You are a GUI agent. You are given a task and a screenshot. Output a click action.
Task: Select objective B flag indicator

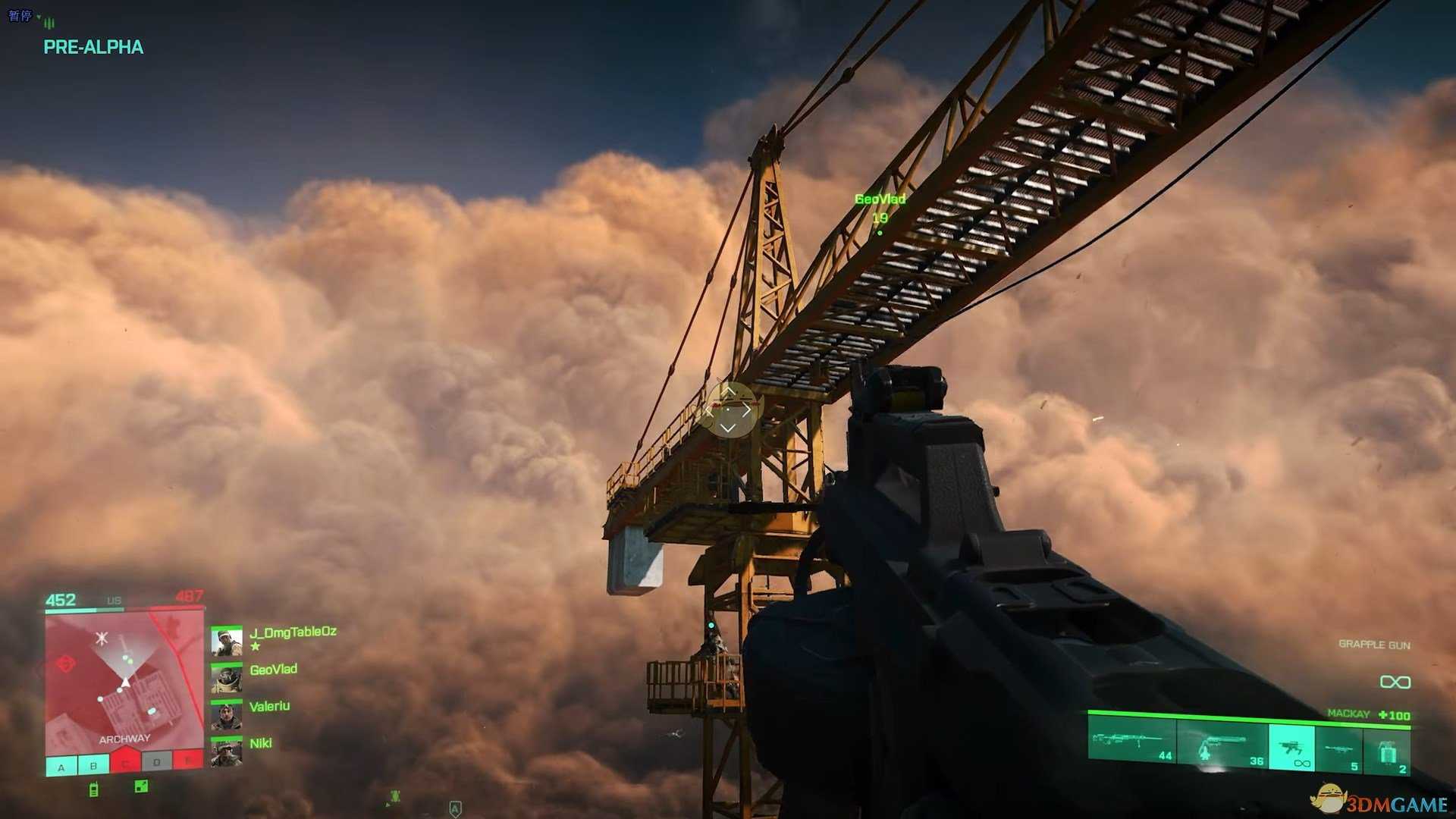93,765
